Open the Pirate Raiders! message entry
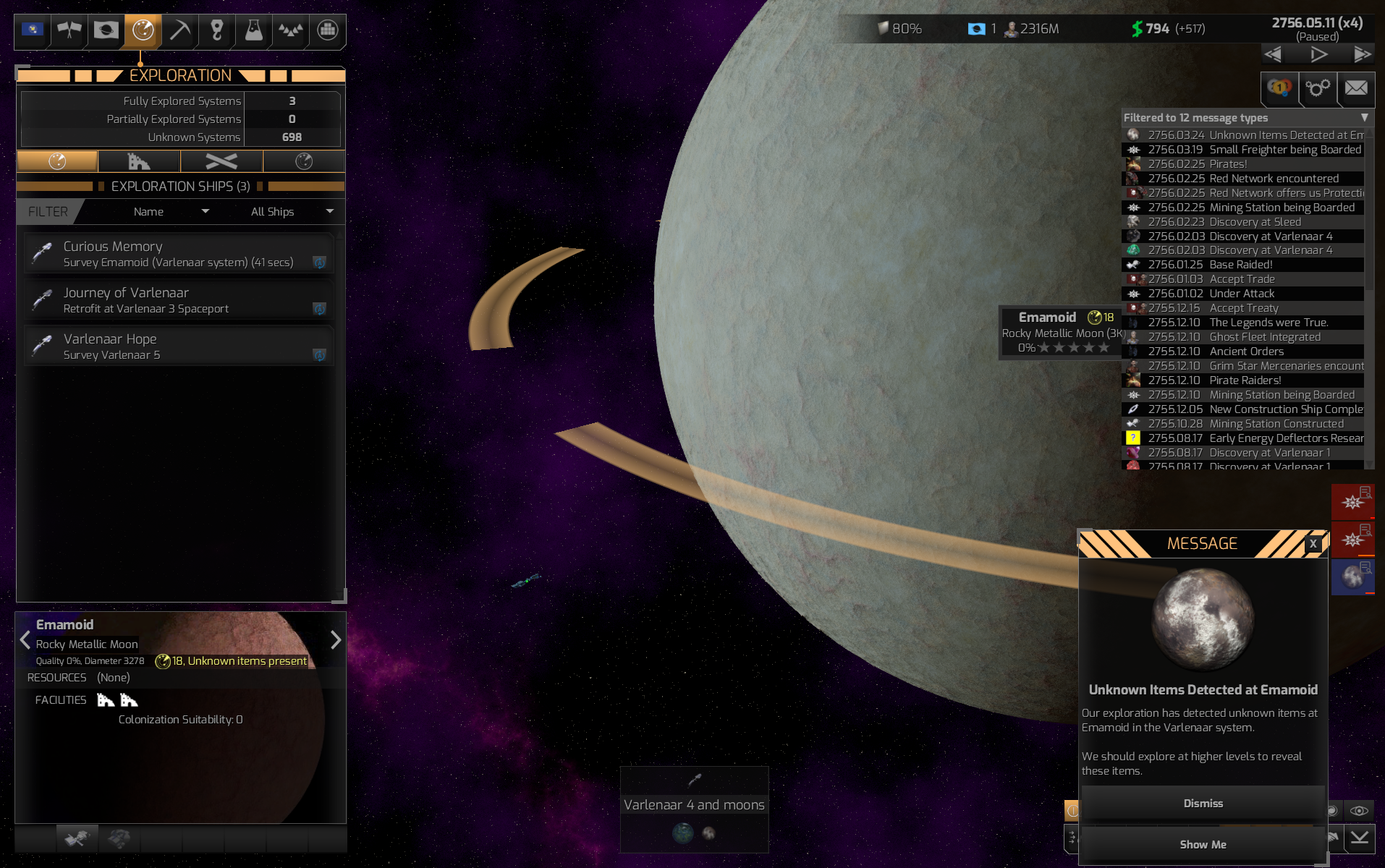This screenshot has width=1385, height=868. (1245, 380)
